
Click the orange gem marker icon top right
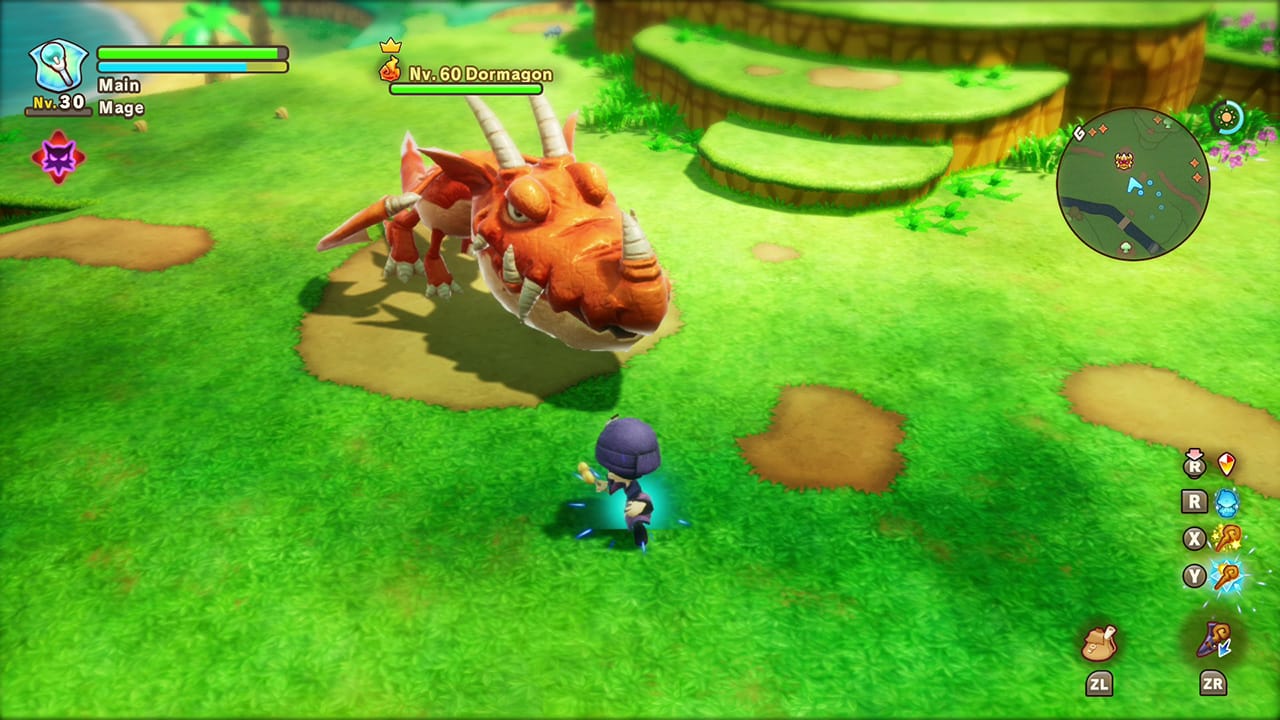[1225, 464]
